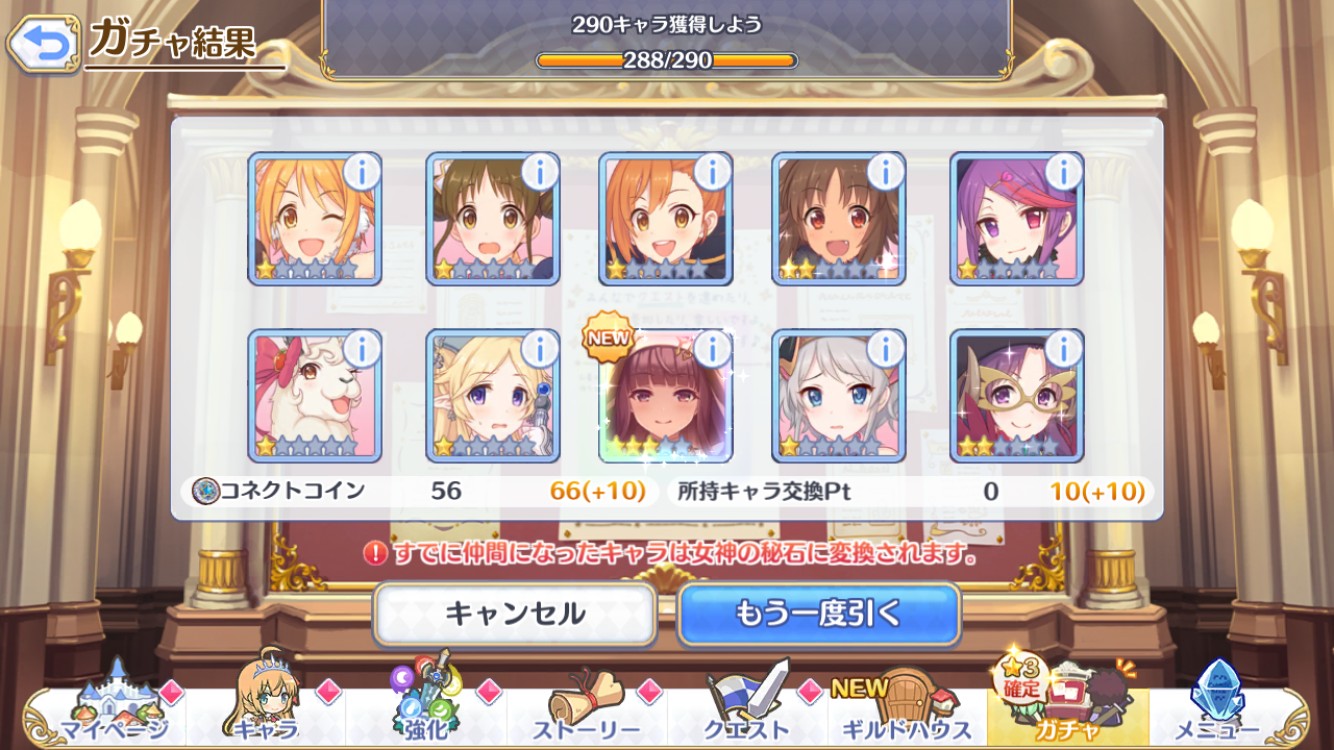Select the masked character with gold glasses
This screenshot has height=750, width=1334.
[1016, 396]
